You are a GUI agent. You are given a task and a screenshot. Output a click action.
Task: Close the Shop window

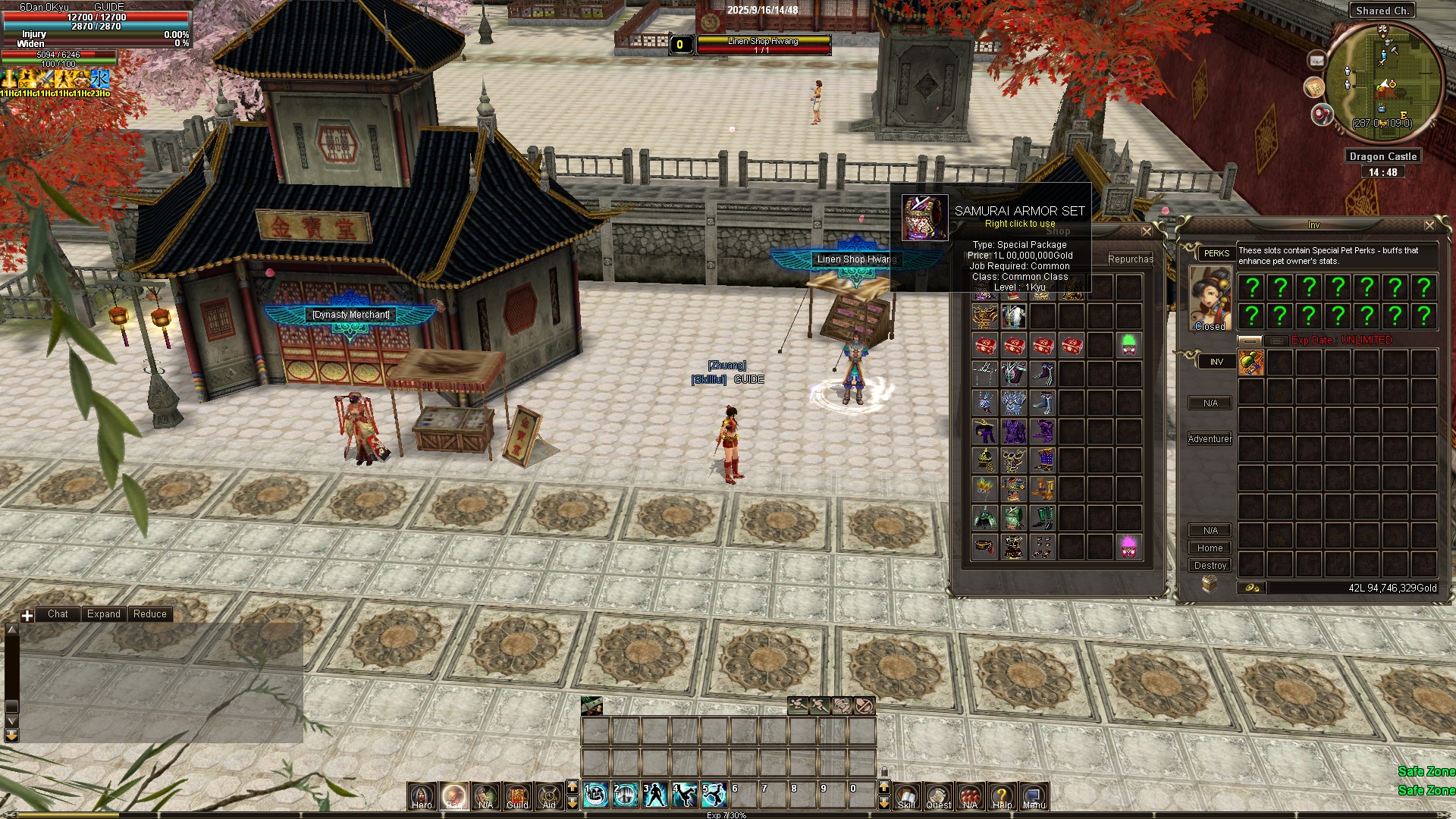coord(1147,231)
